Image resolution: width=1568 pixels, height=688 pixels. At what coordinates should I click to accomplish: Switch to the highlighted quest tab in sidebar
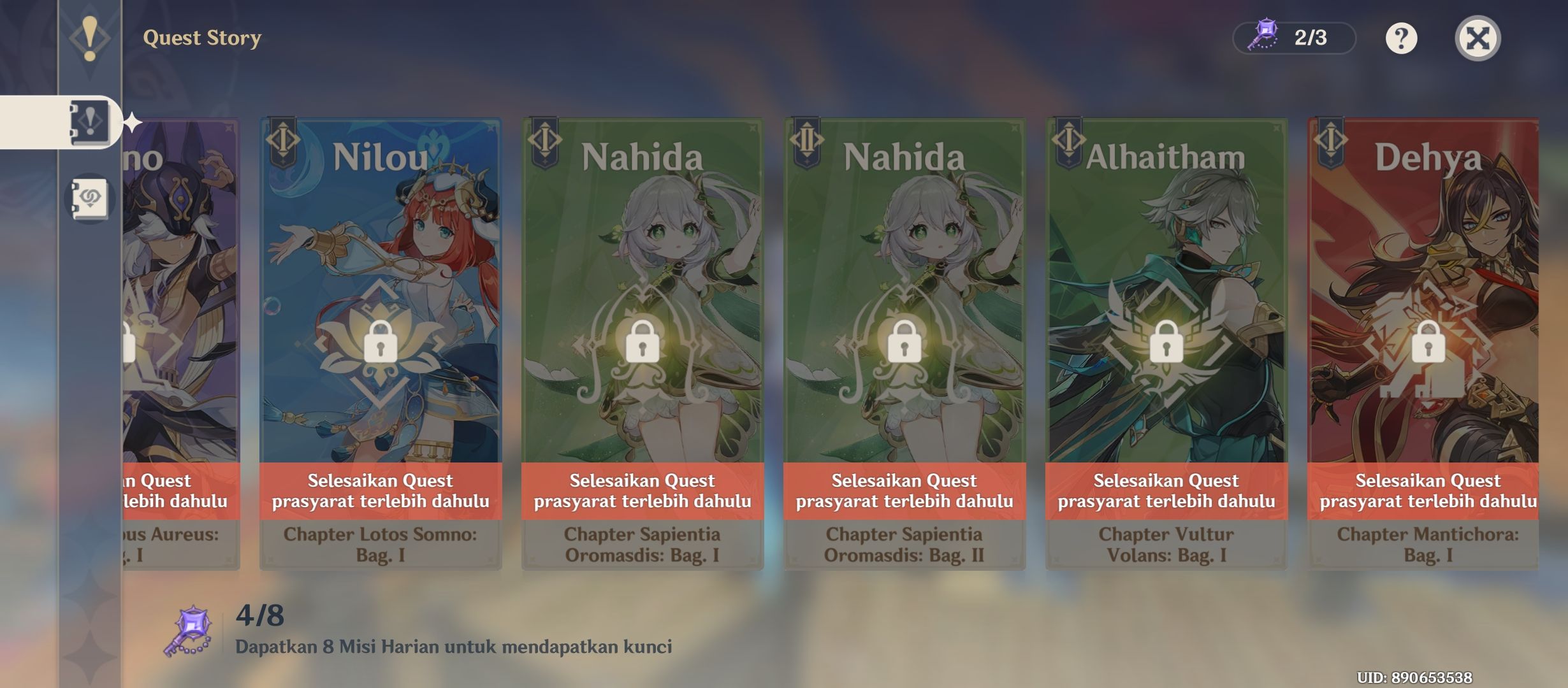(89, 121)
